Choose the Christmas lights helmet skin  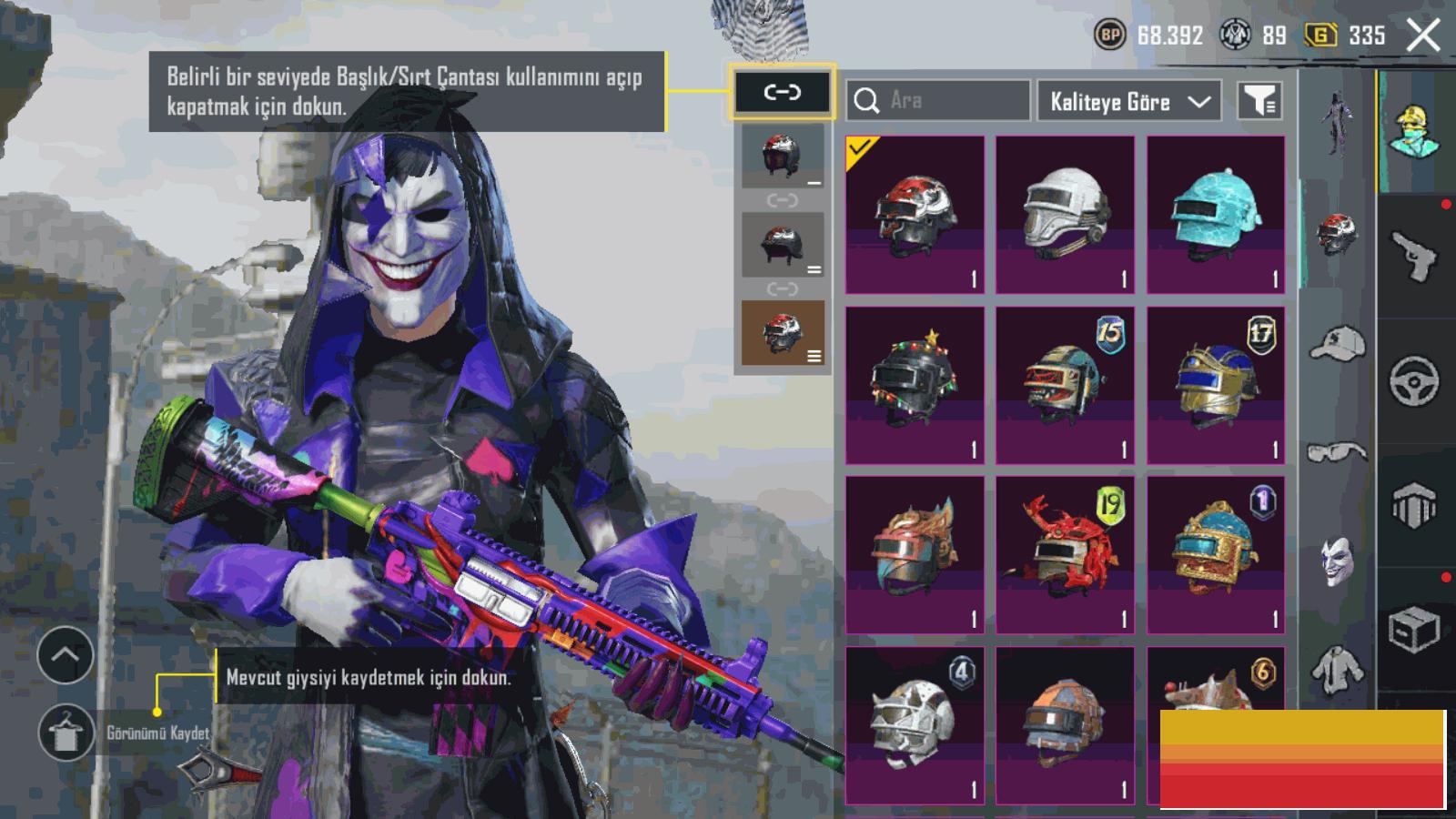click(x=915, y=385)
